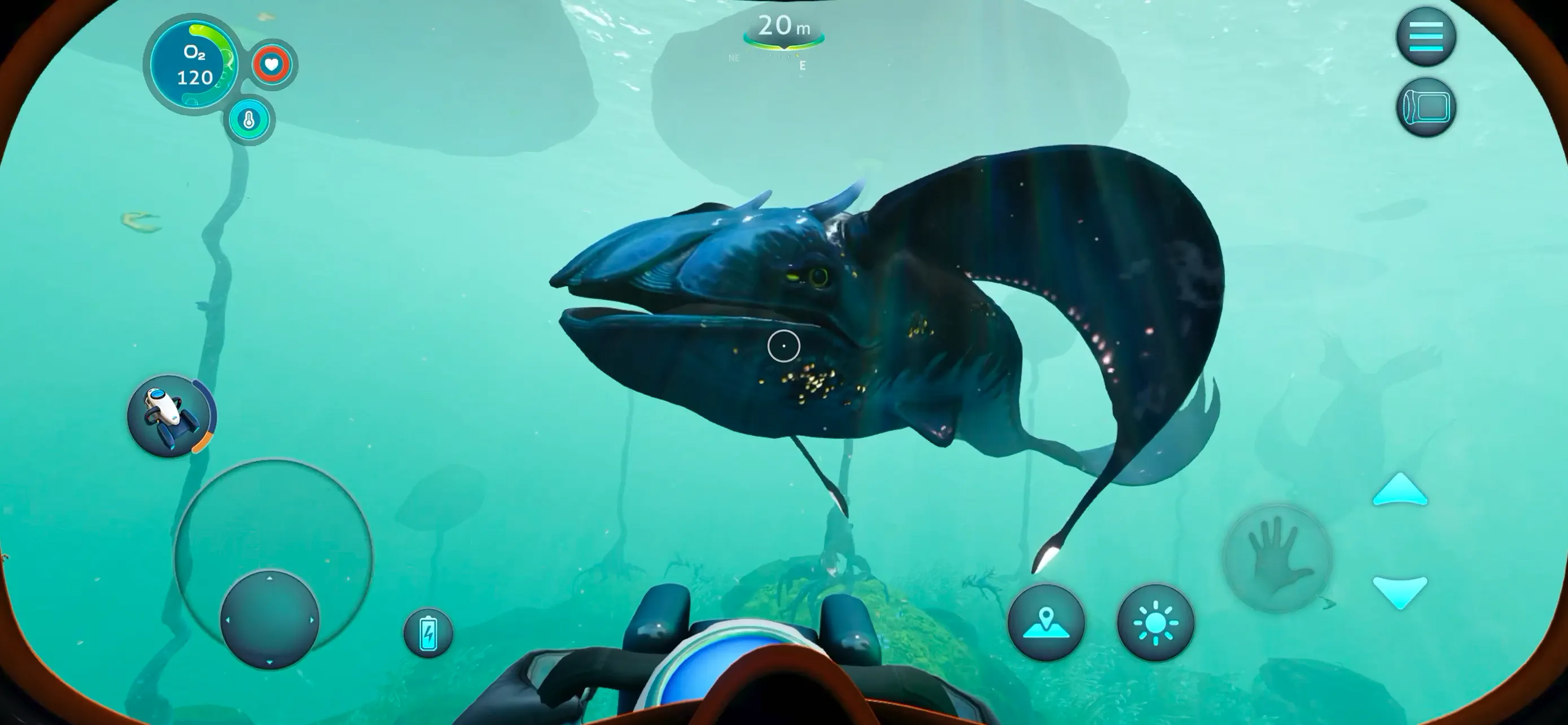Check the temperature thermometer icon
The height and width of the screenshot is (725, 1568).
click(249, 120)
